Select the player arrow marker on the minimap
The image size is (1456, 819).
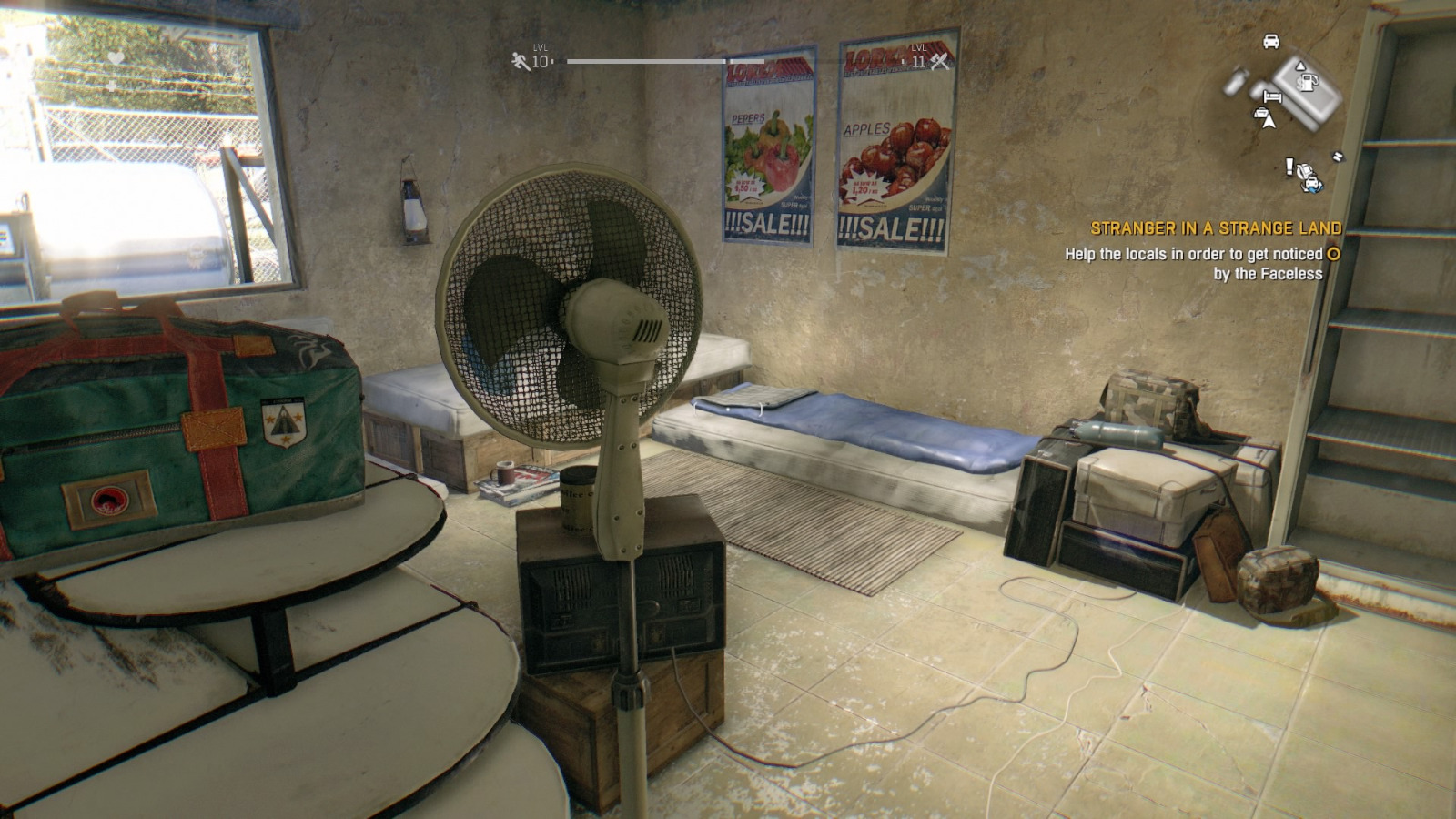(1270, 123)
